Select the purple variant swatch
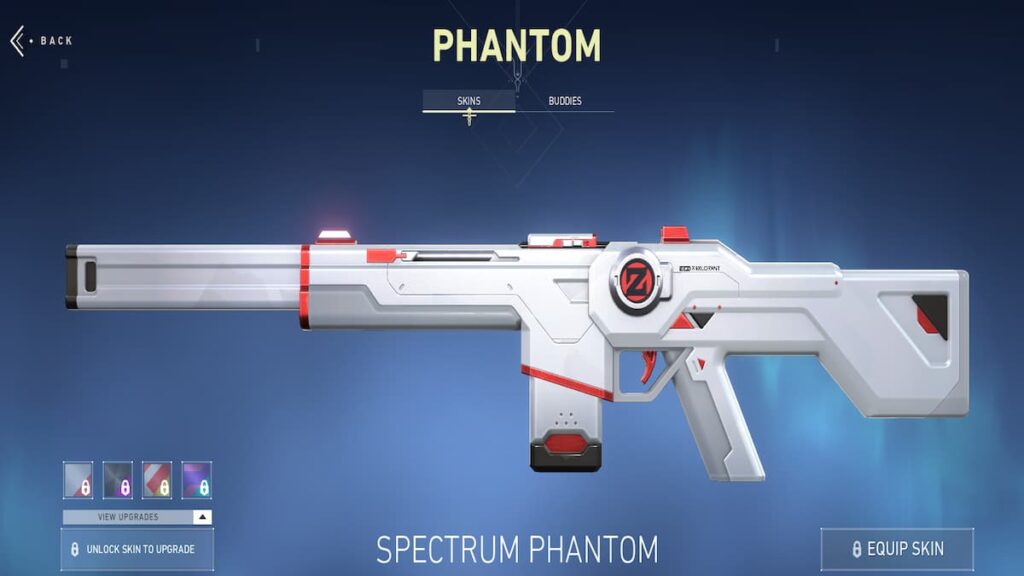 coord(197,480)
